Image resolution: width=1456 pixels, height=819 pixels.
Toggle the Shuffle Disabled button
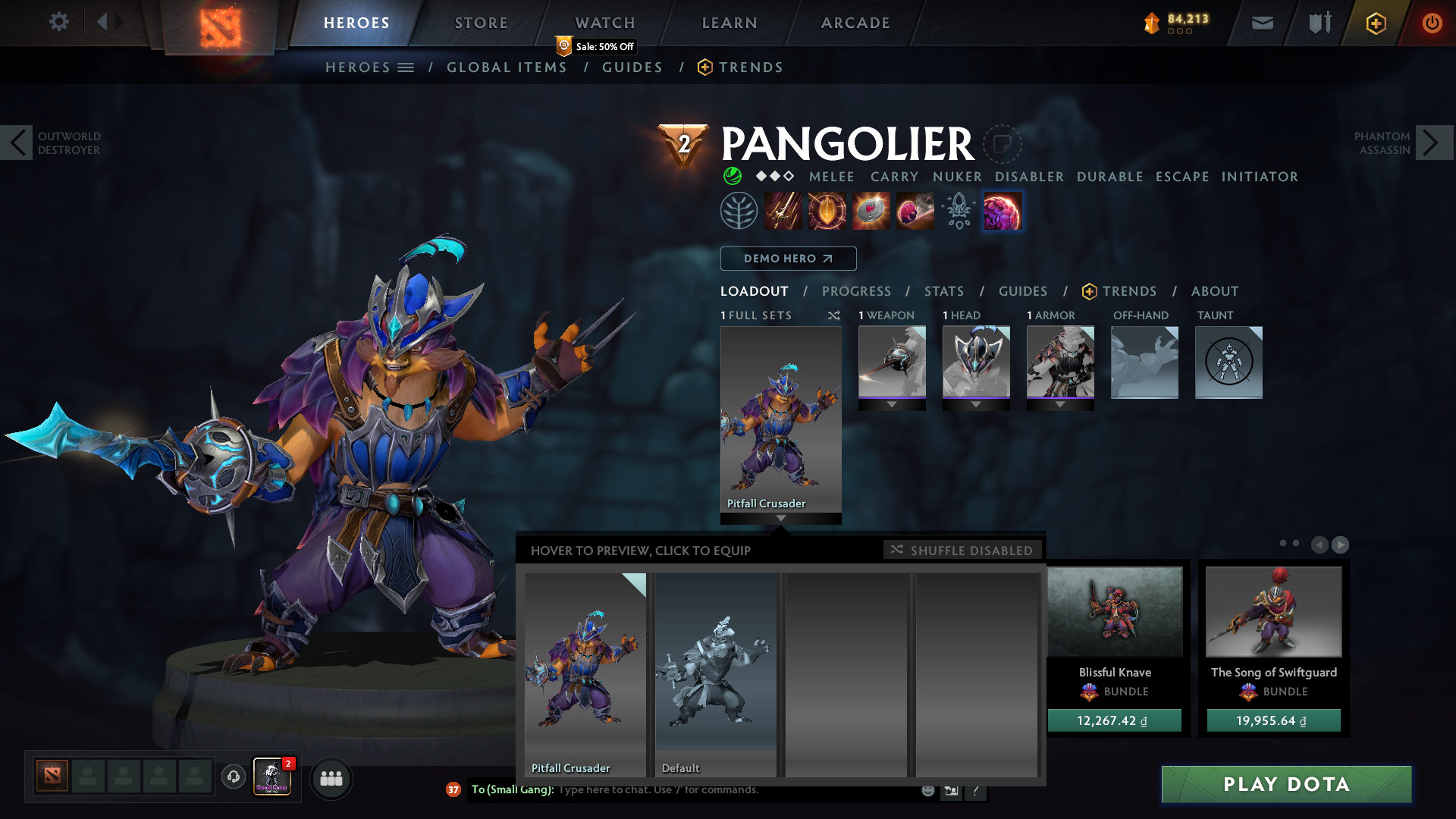click(x=962, y=550)
